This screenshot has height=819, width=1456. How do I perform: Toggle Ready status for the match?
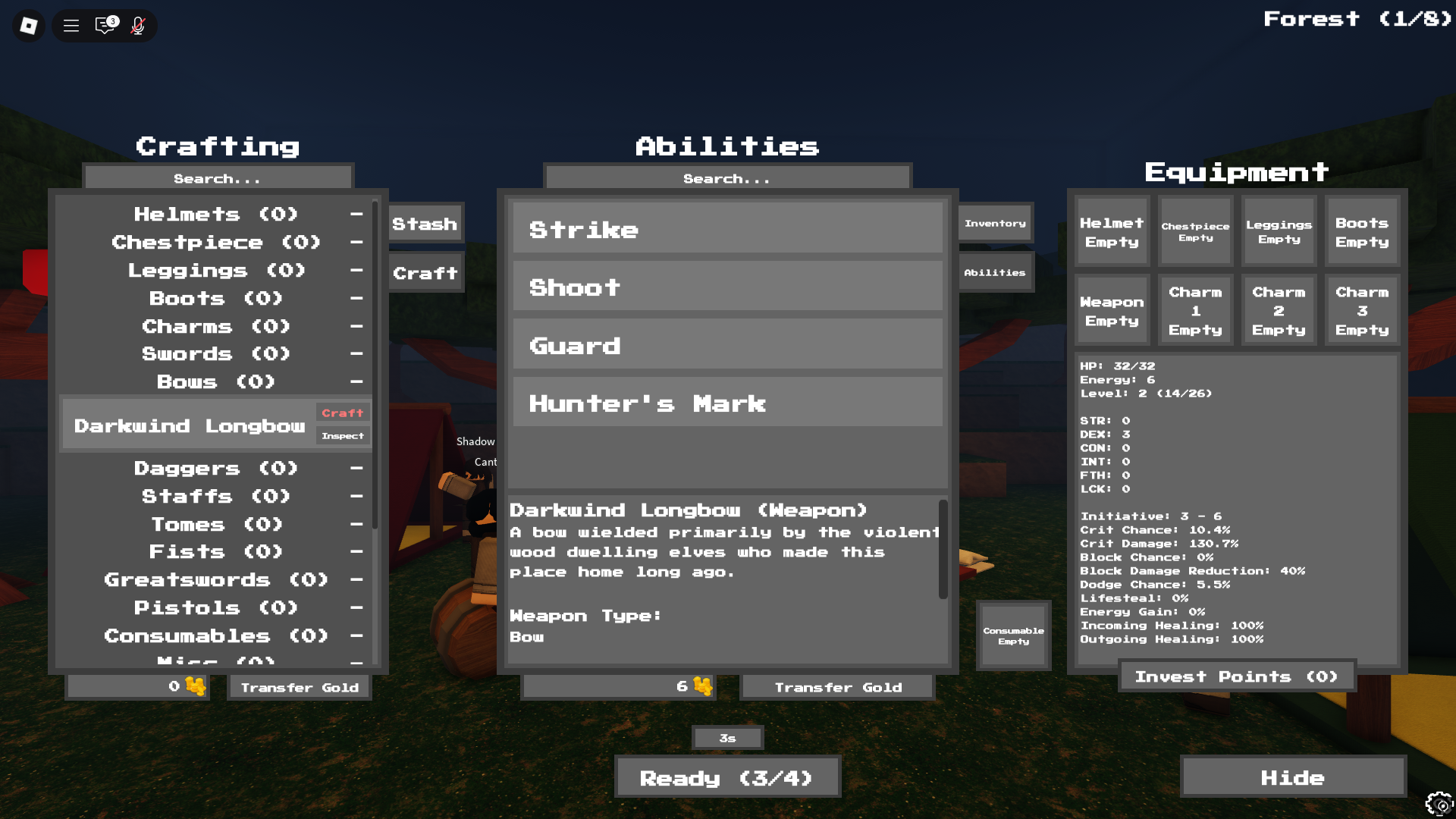[727, 777]
